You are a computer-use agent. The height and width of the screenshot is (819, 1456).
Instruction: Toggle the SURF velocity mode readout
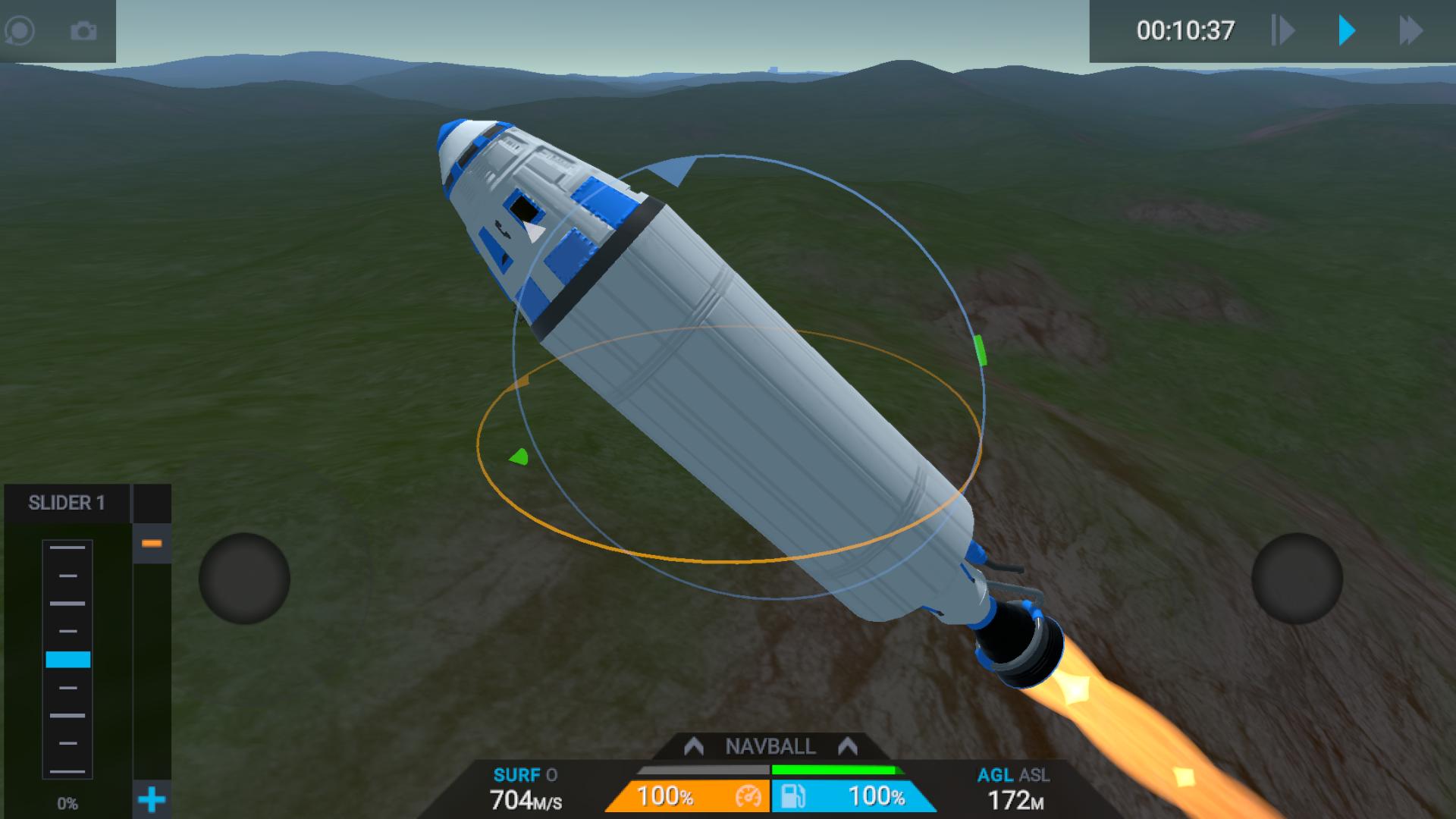526,789
